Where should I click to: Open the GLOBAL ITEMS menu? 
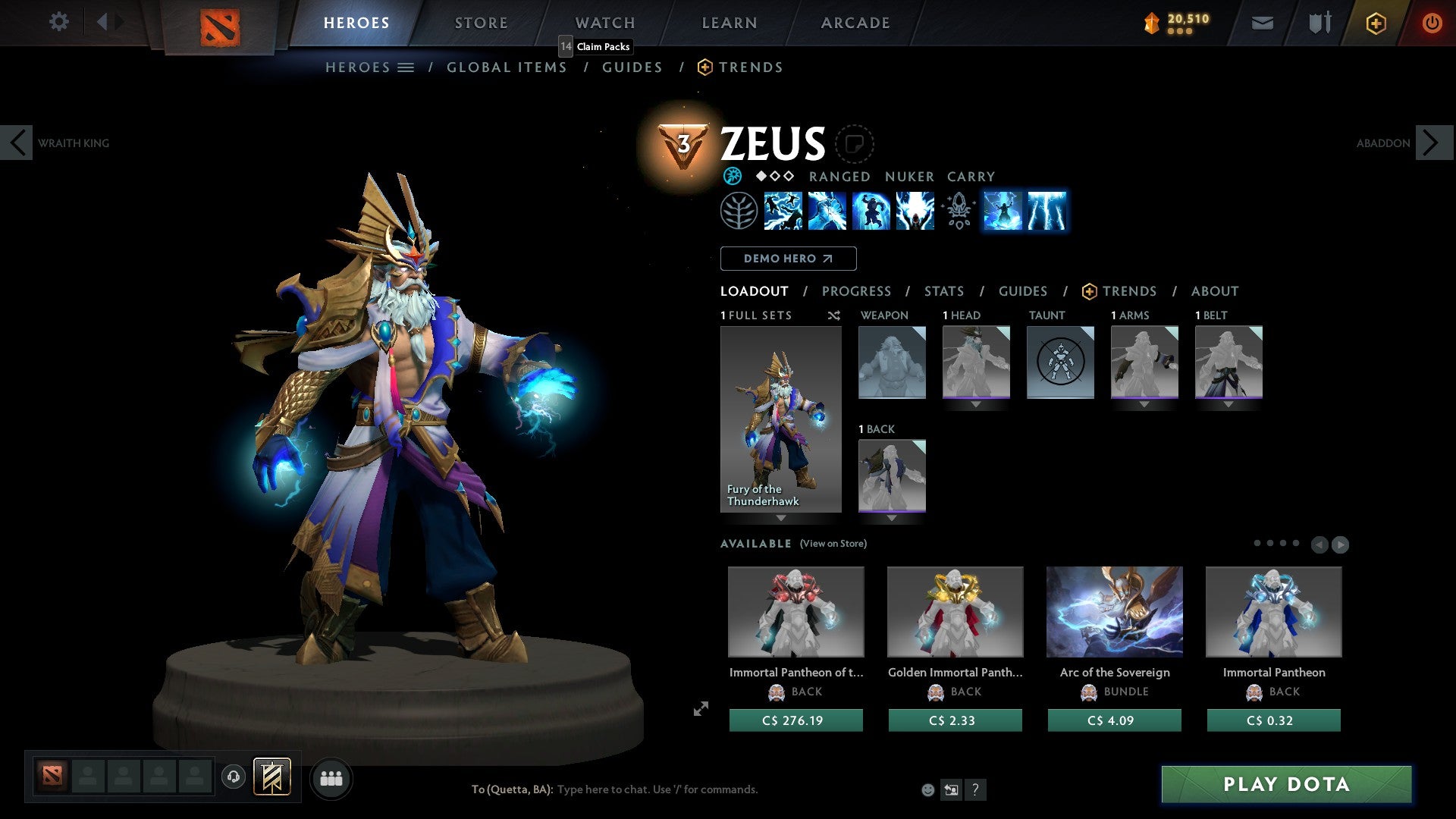coord(507,67)
